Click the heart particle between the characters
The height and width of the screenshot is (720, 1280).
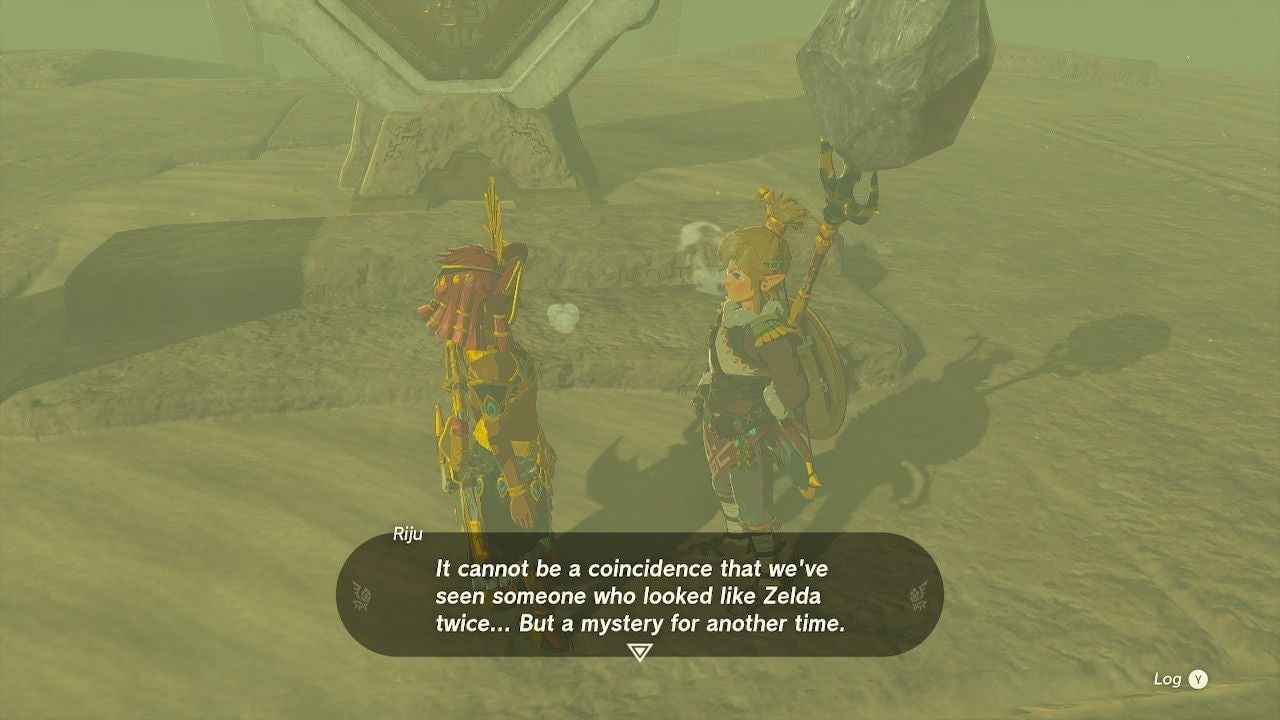563,318
